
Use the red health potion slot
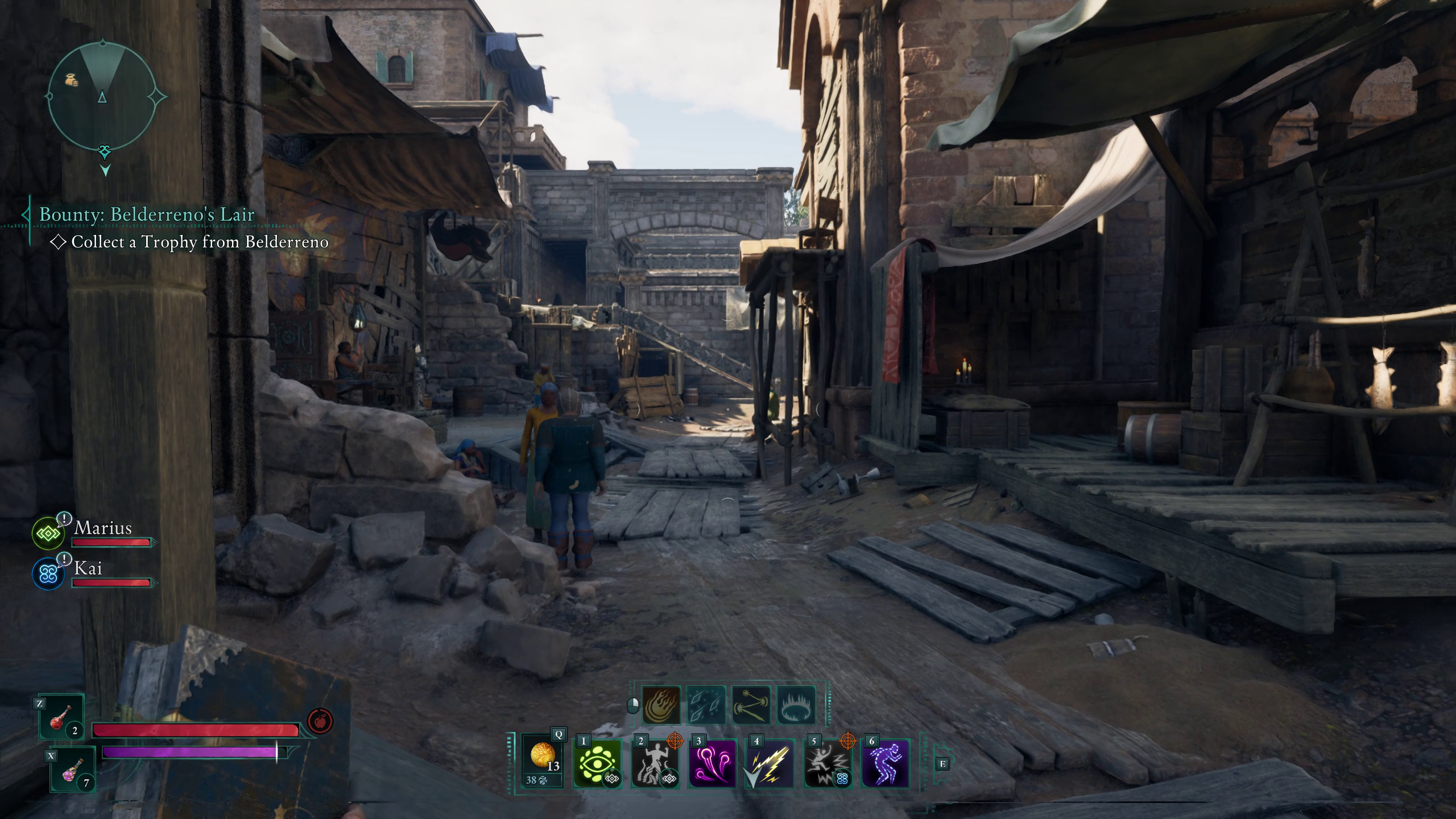pos(61,717)
